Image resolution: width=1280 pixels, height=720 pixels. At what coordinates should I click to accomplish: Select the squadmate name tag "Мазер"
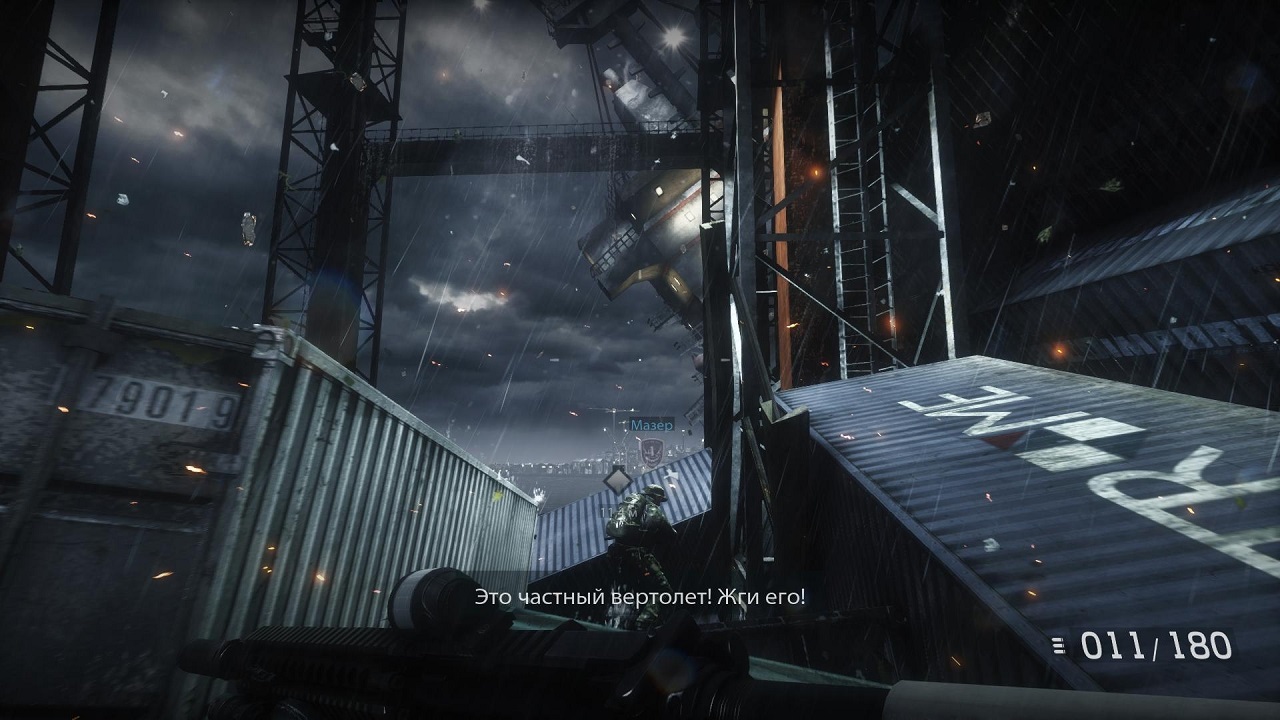(652, 424)
